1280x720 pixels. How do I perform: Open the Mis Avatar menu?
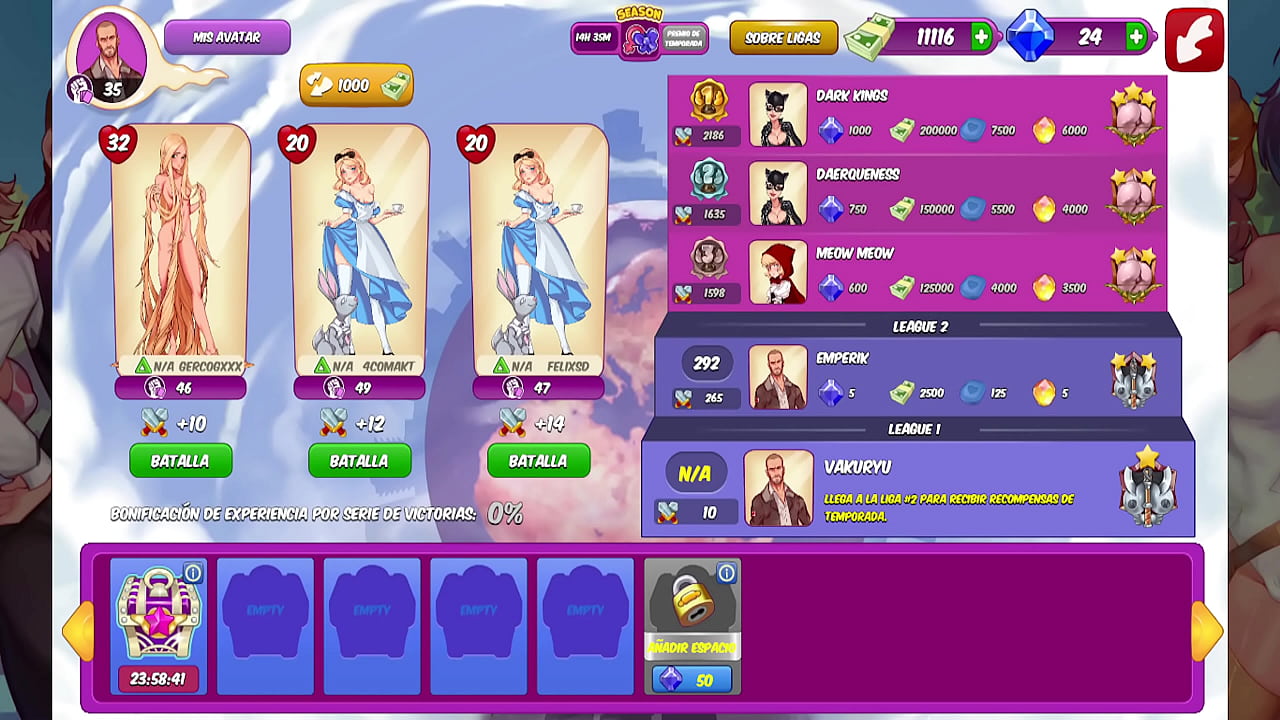click(227, 37)
